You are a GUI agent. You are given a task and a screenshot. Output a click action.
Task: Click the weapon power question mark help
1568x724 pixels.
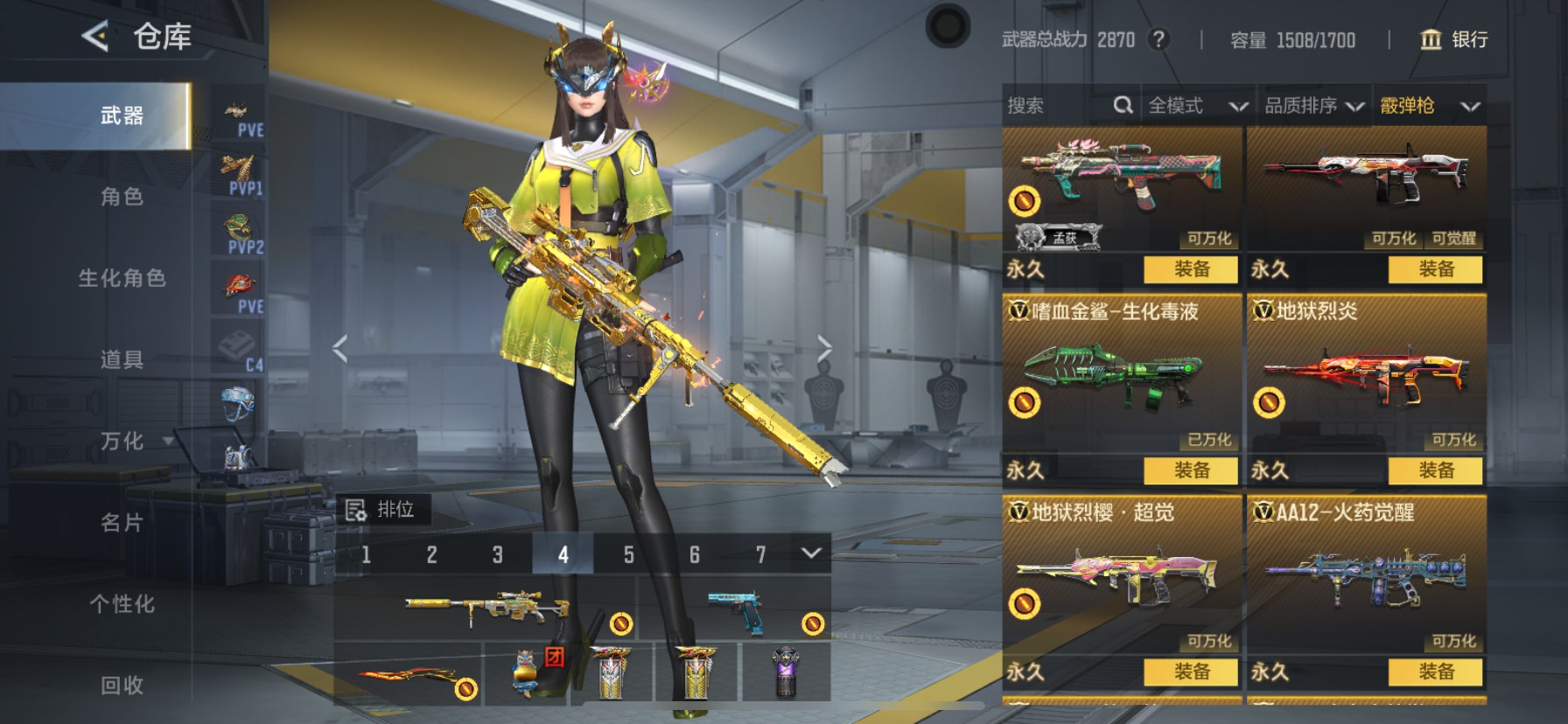pyautogui.click(x=1158, y=39)
